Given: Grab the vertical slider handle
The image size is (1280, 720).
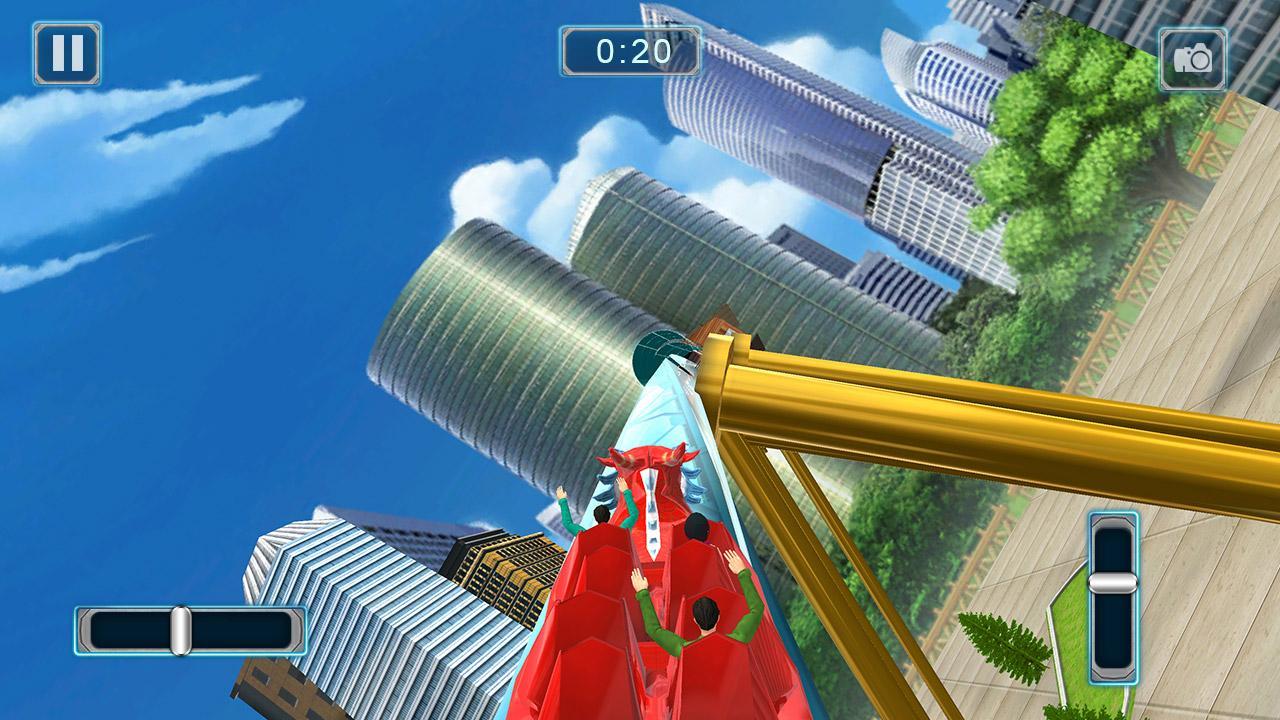Looking at the screenshot, I should coord(1115,585).
